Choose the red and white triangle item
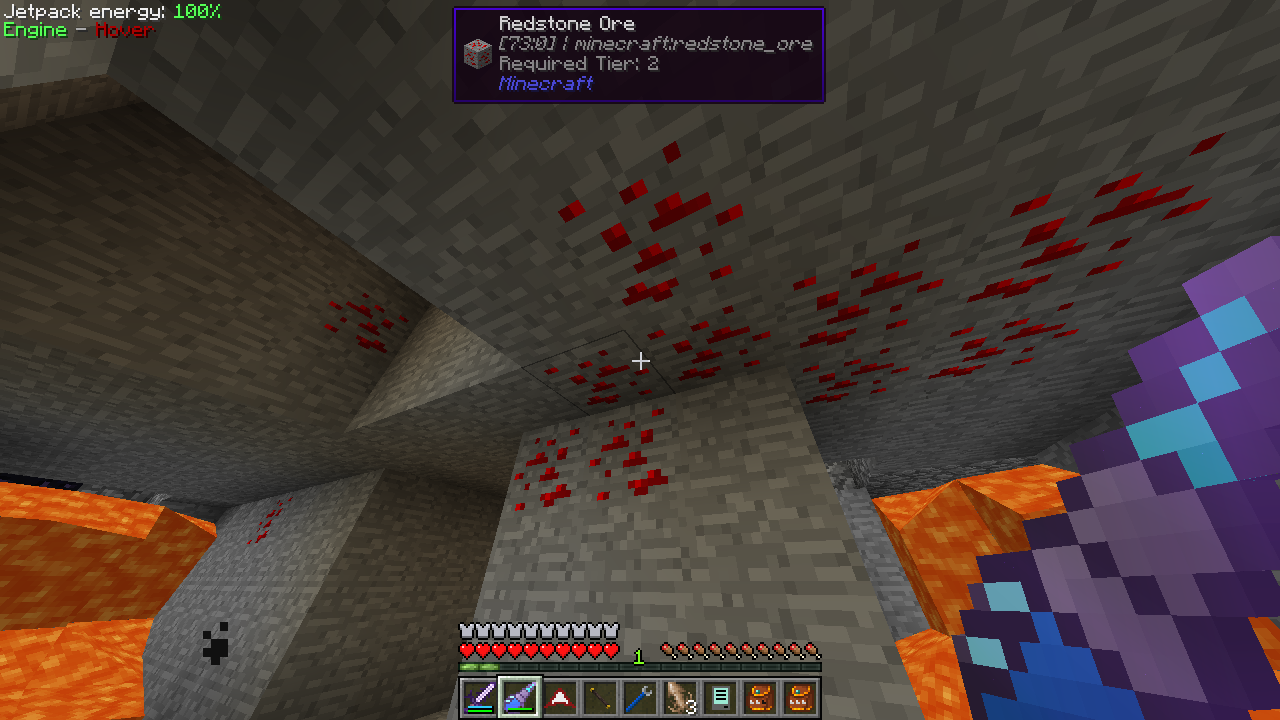 [x=560, y=697]
